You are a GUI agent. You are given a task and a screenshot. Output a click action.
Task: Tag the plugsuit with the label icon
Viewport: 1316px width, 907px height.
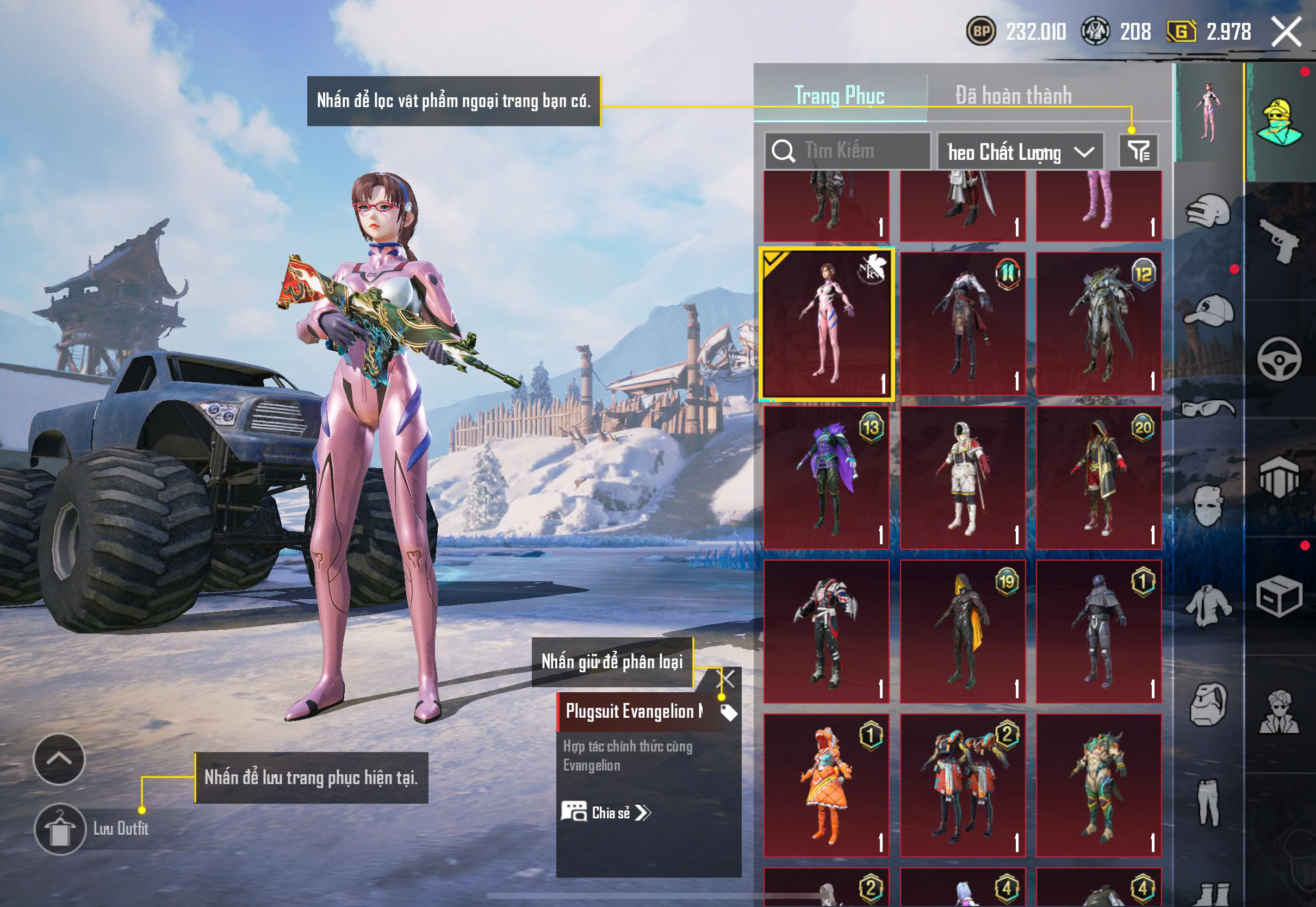pos(729,712)
